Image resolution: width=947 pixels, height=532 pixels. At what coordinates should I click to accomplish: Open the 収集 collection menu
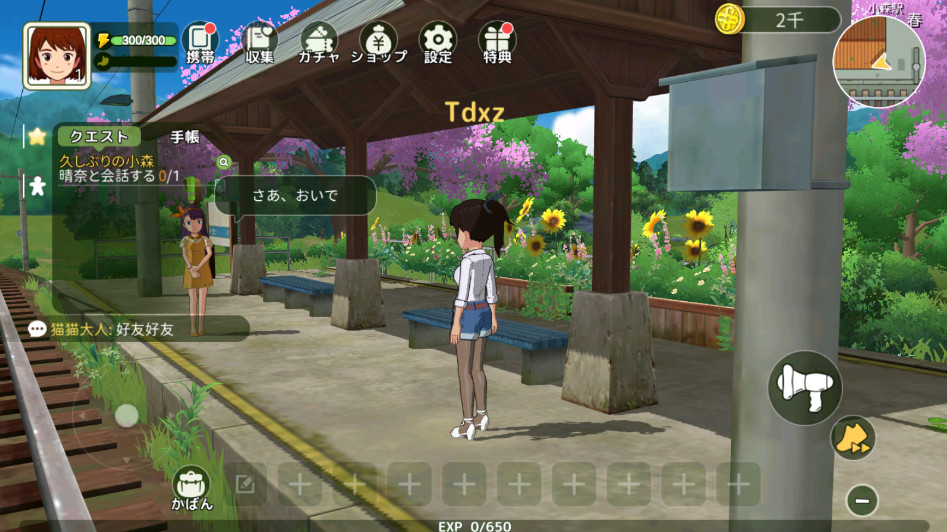click(260, 43)
